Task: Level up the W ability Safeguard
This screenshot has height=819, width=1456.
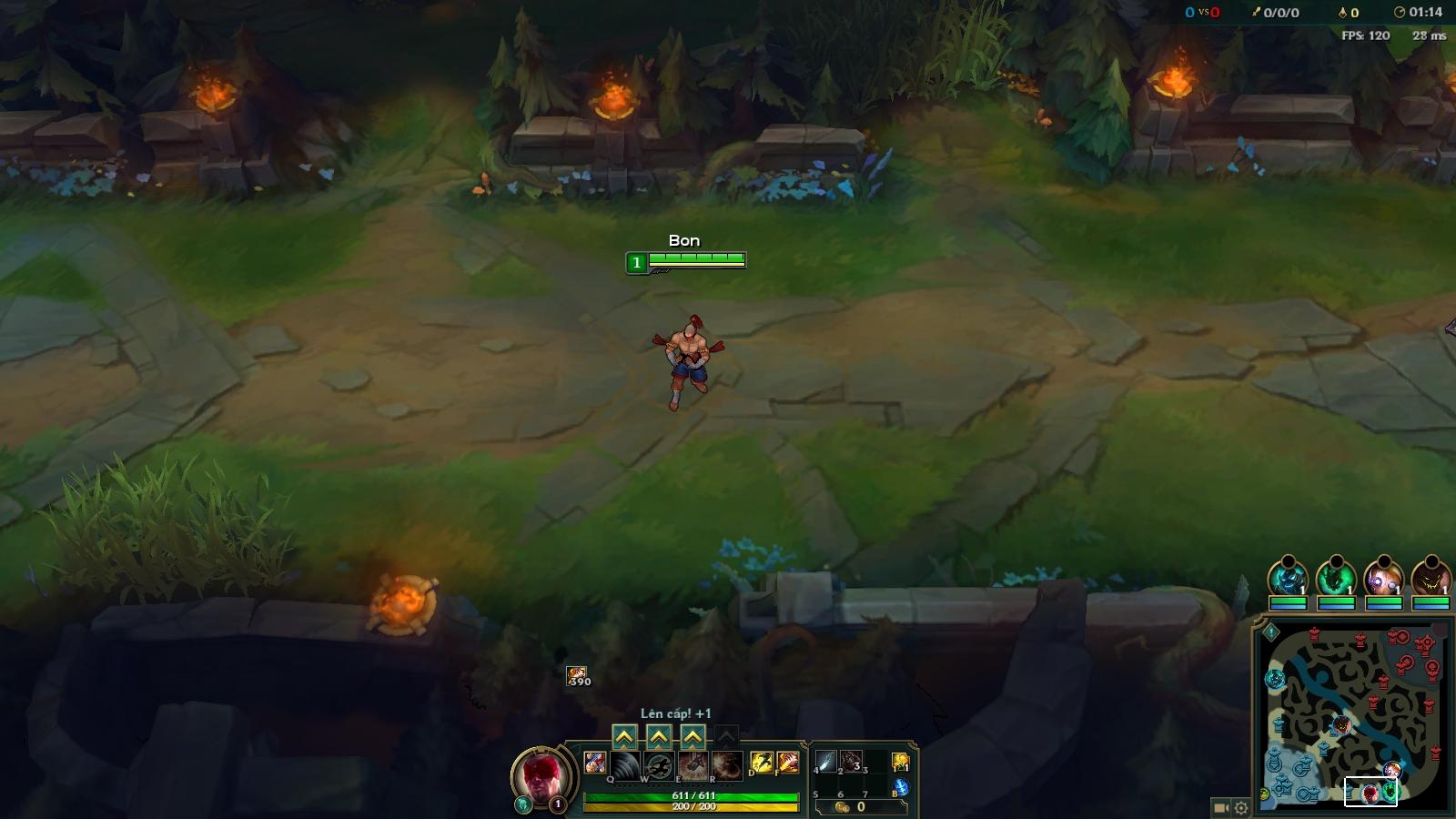Action: (x=659, y=735)
